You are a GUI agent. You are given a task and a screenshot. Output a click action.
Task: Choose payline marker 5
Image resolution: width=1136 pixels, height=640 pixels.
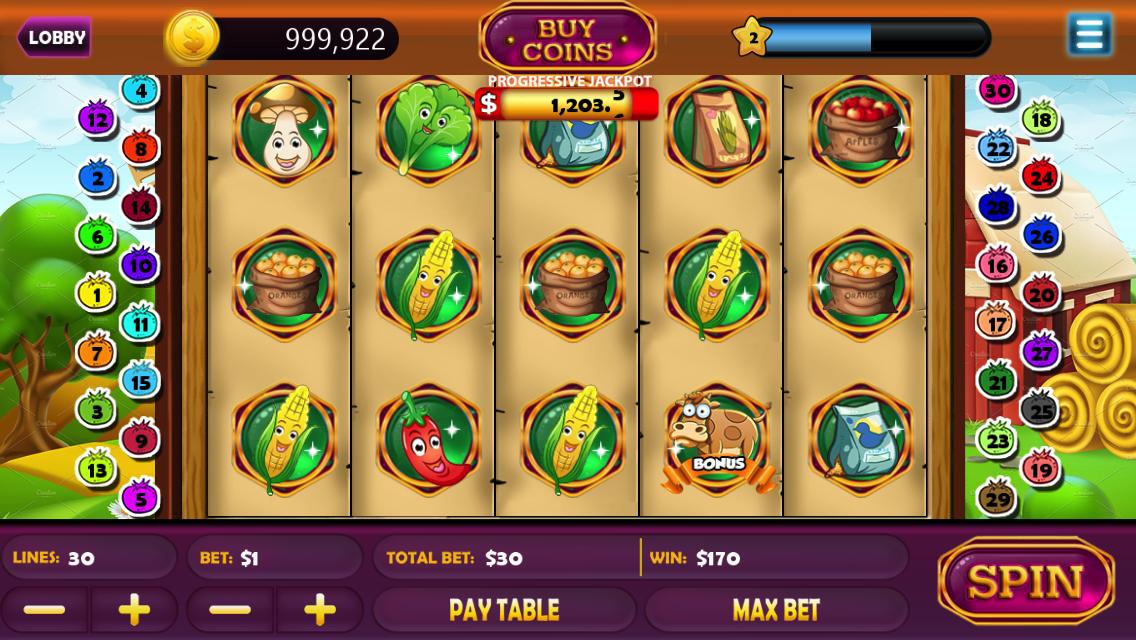click(x=140, y=497)
